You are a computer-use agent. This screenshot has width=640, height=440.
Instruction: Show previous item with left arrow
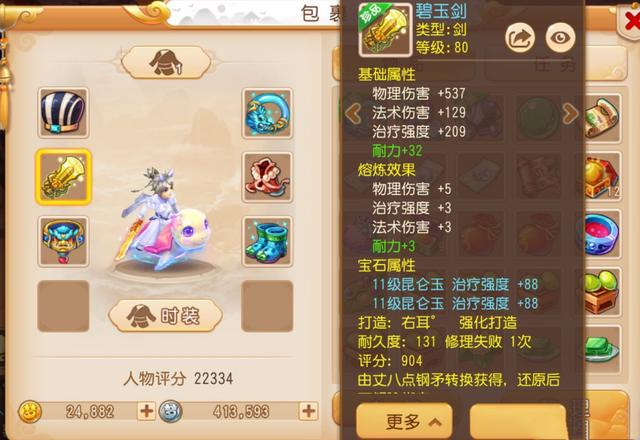(x=352, y=113)
